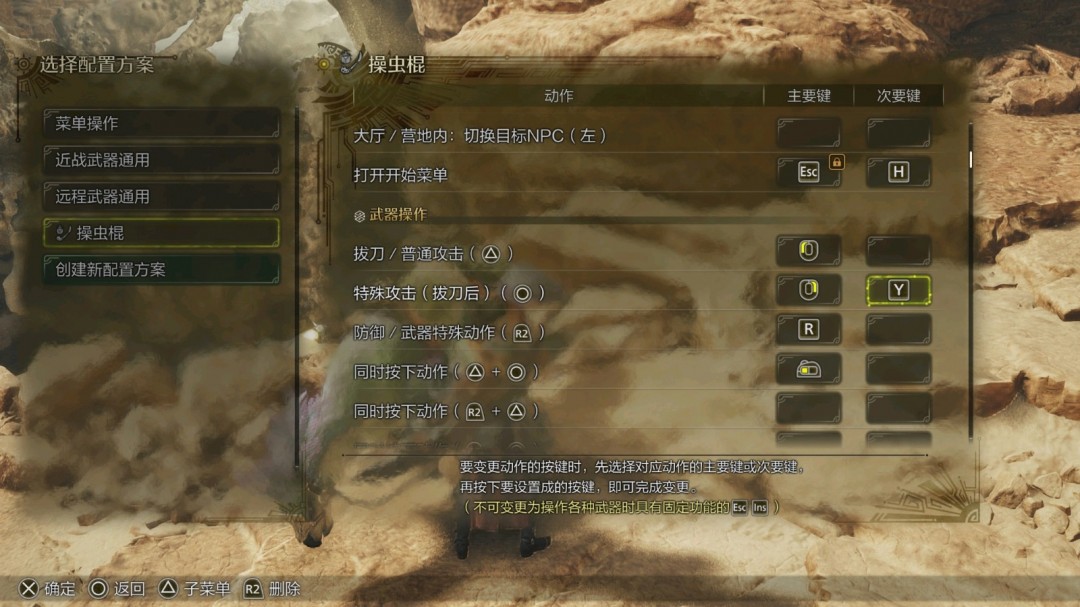The width and height of the screenshot is (1080, 607).
Task: Select the 操虫棍 configuration preset
Action: 160,233
